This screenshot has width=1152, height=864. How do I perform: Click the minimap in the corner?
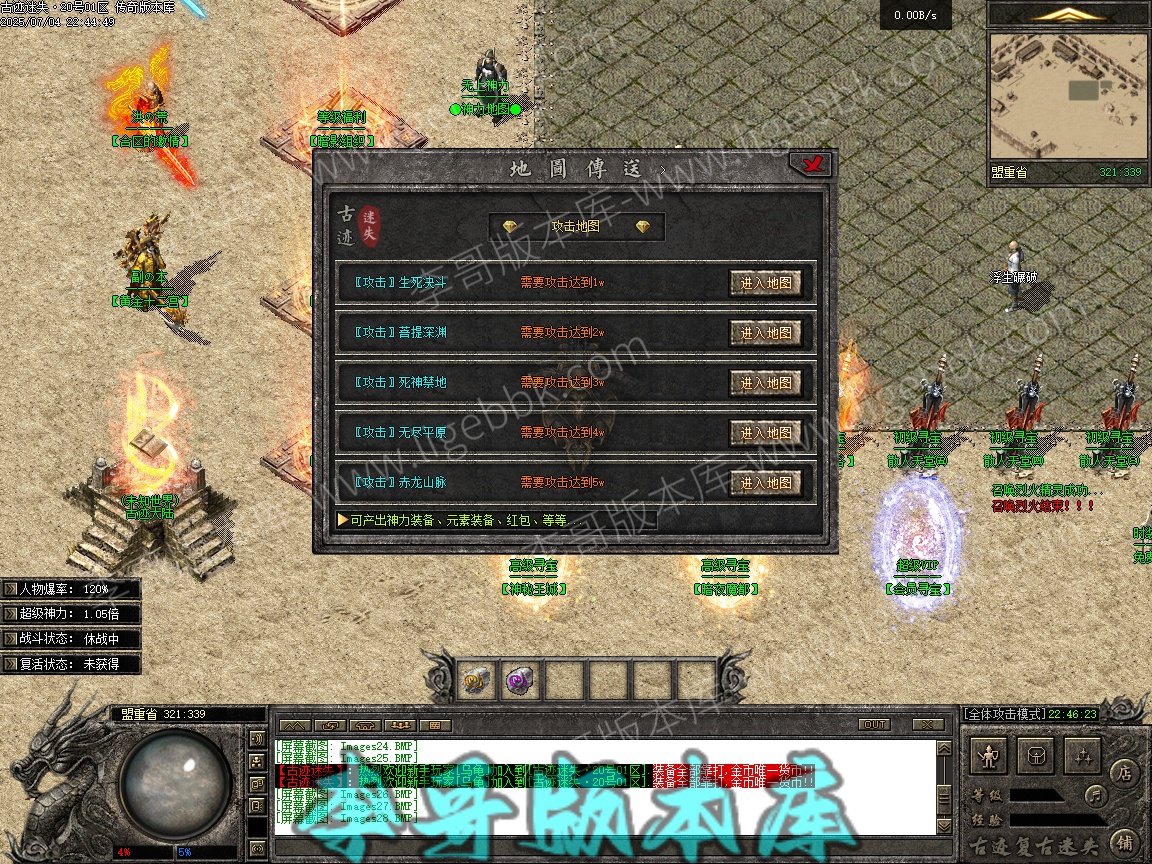coord(1067,96)
